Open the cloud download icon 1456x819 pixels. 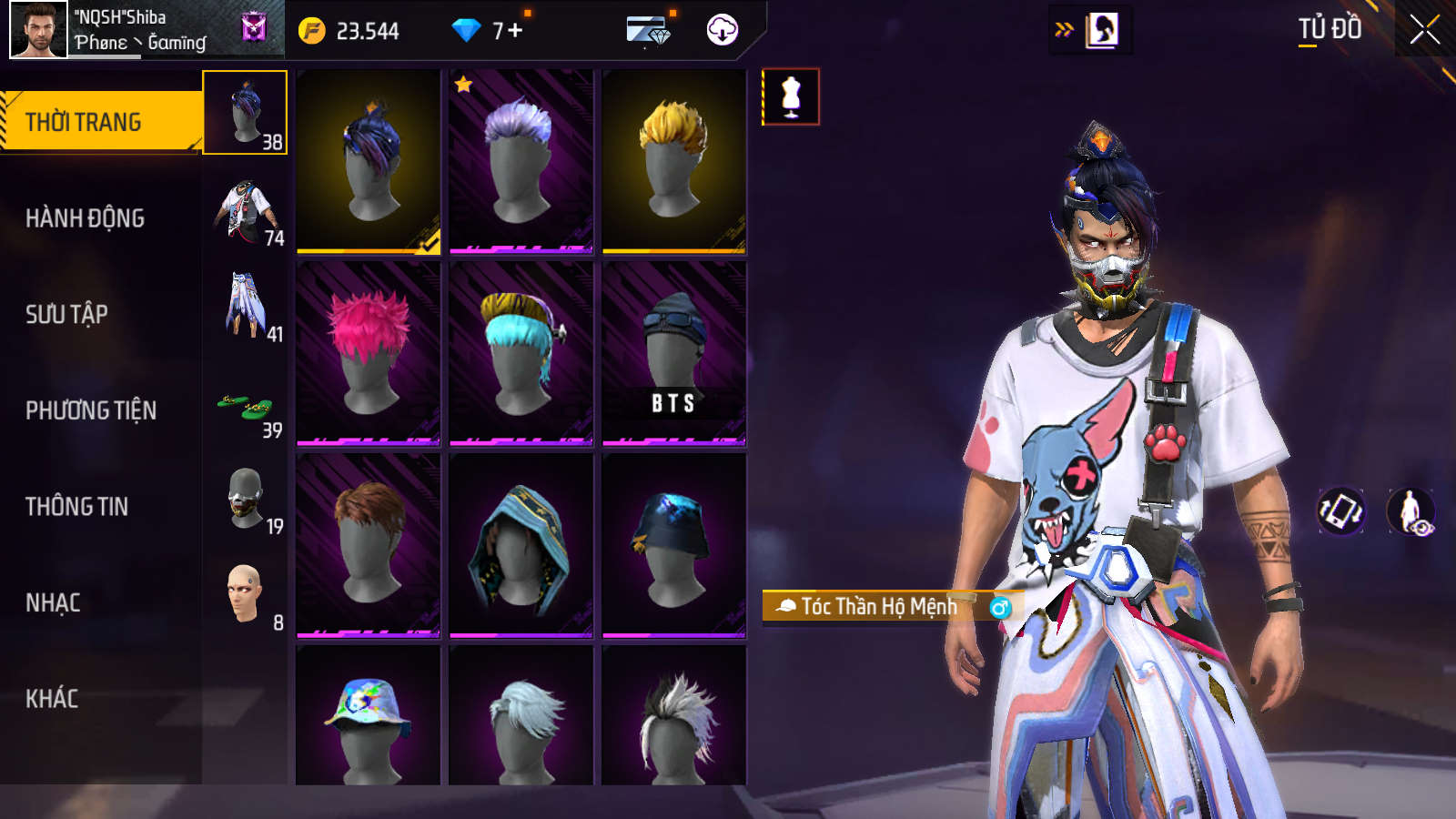722,30
